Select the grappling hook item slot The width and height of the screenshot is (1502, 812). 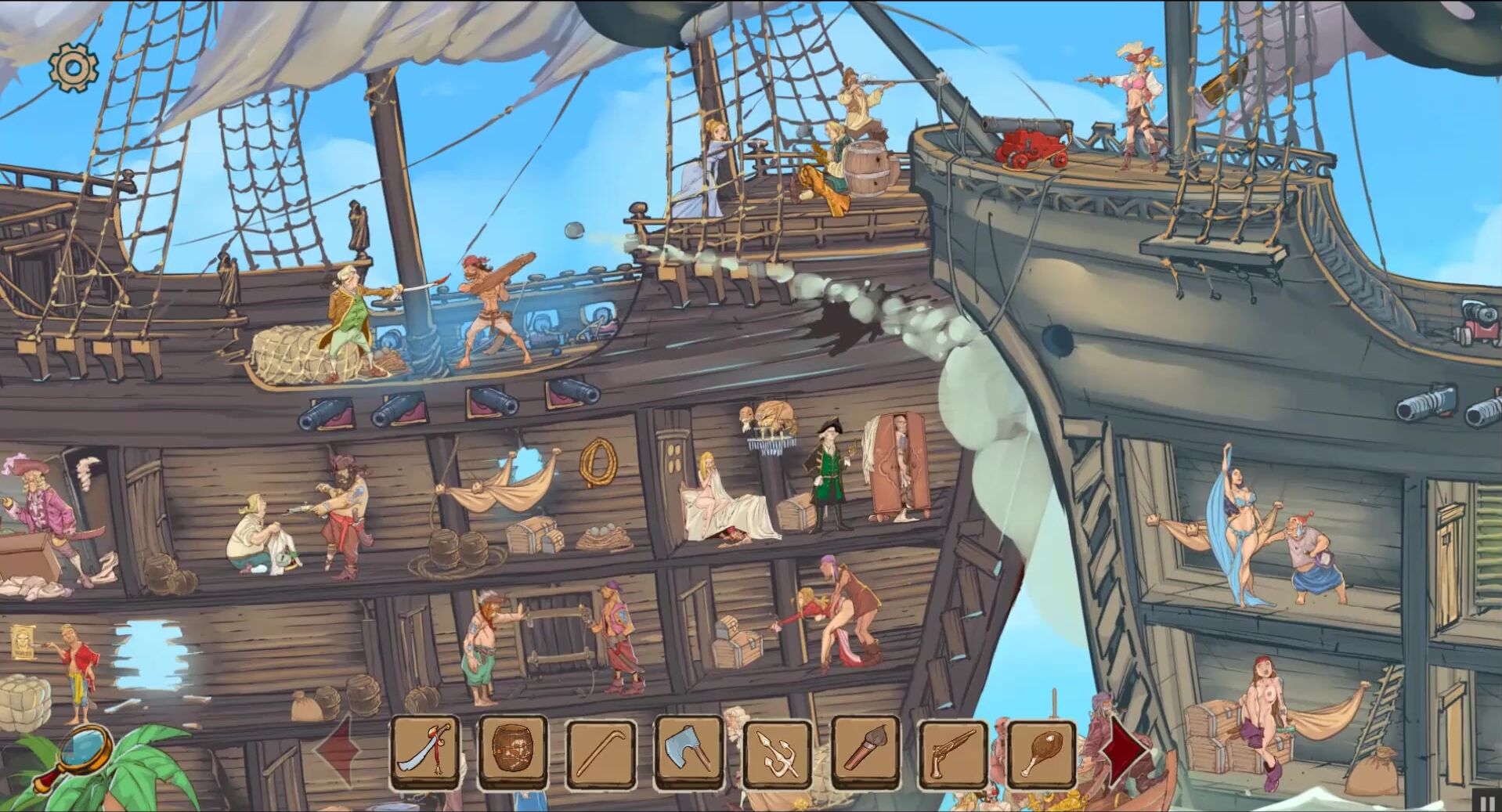click(x=778, y=752)
